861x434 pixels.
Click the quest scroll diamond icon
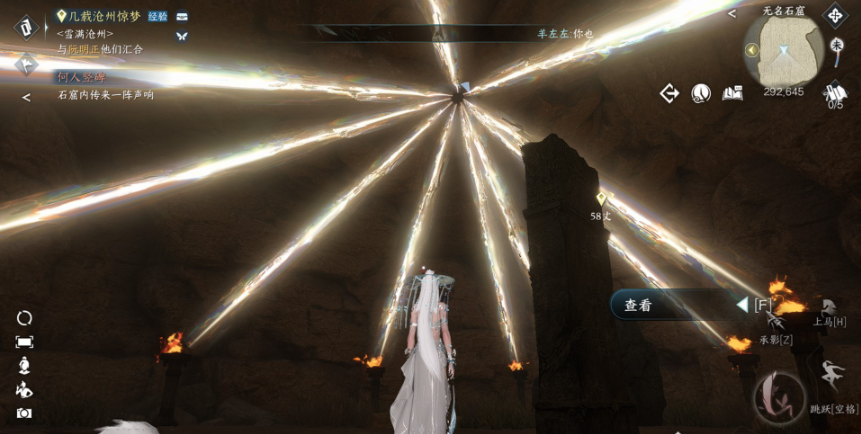(x=25, y=25)
